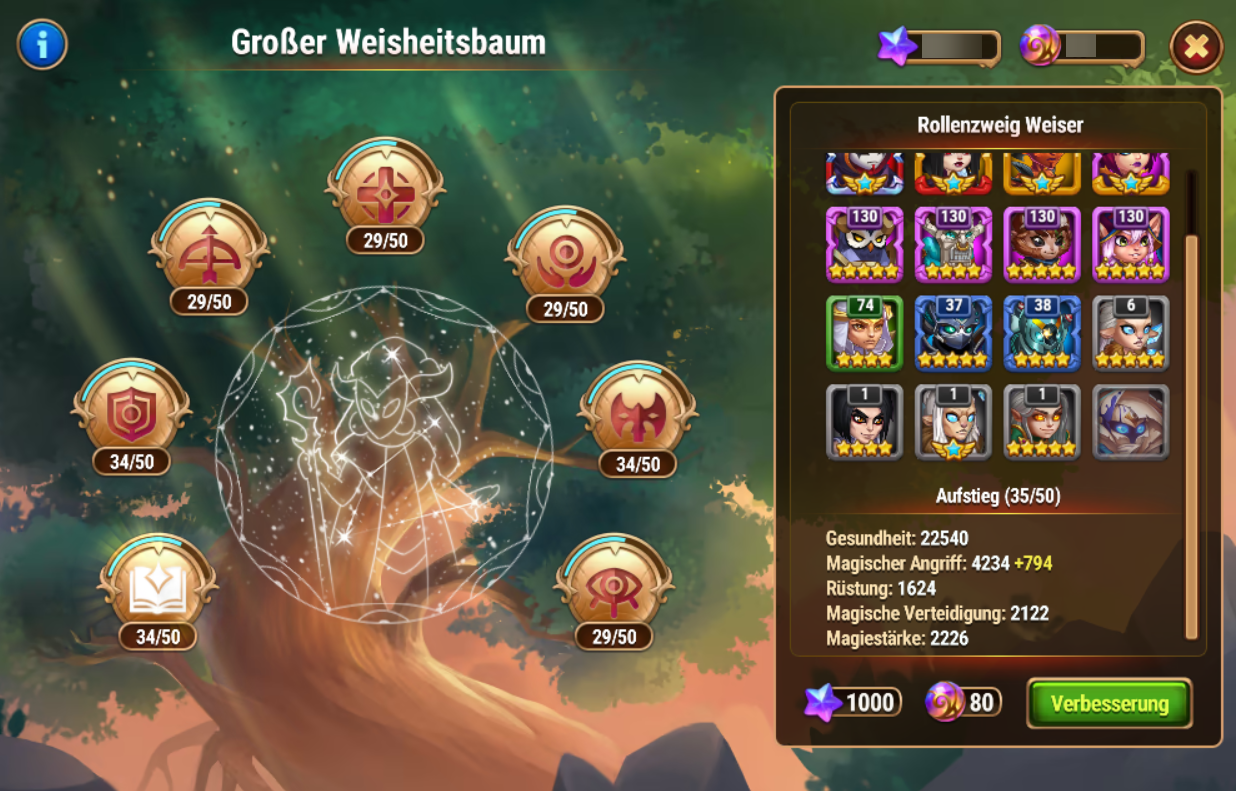
Task: Select the level 37 masked hero
Action: click(x=953, y=333)
